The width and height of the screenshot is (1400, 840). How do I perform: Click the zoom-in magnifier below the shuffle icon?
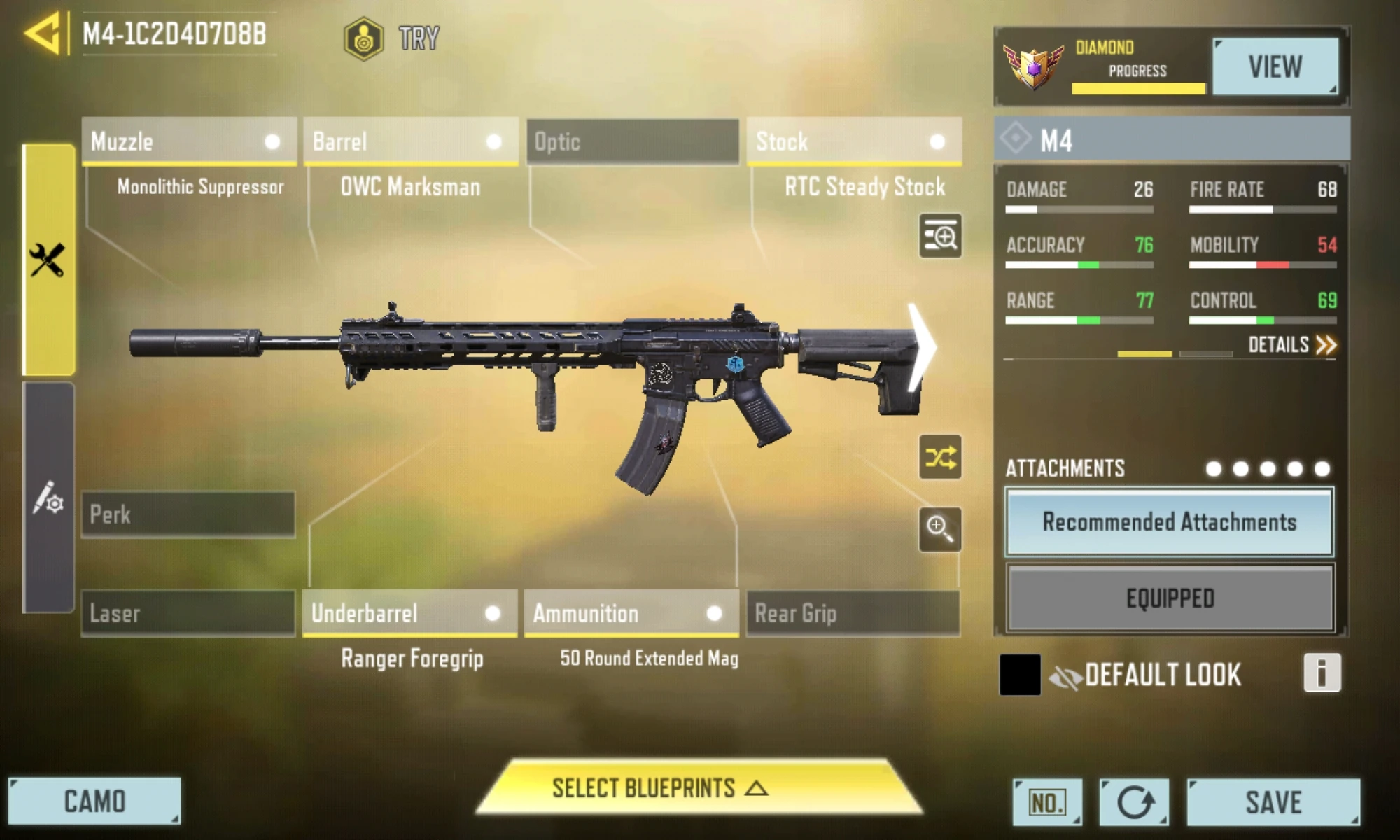click(x=941, y=531)
